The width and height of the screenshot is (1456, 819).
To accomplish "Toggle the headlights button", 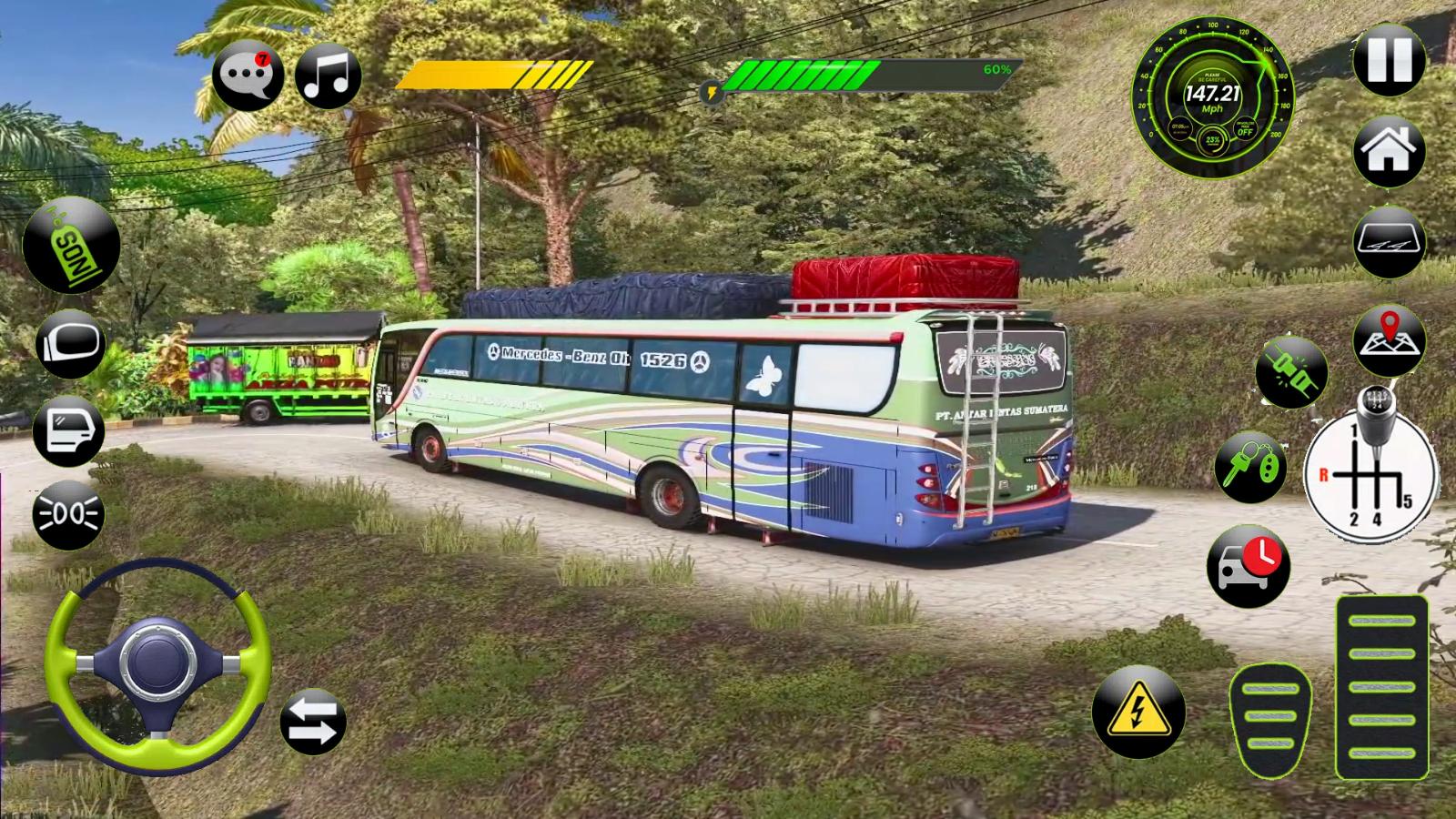I will [x=69, y=515].
